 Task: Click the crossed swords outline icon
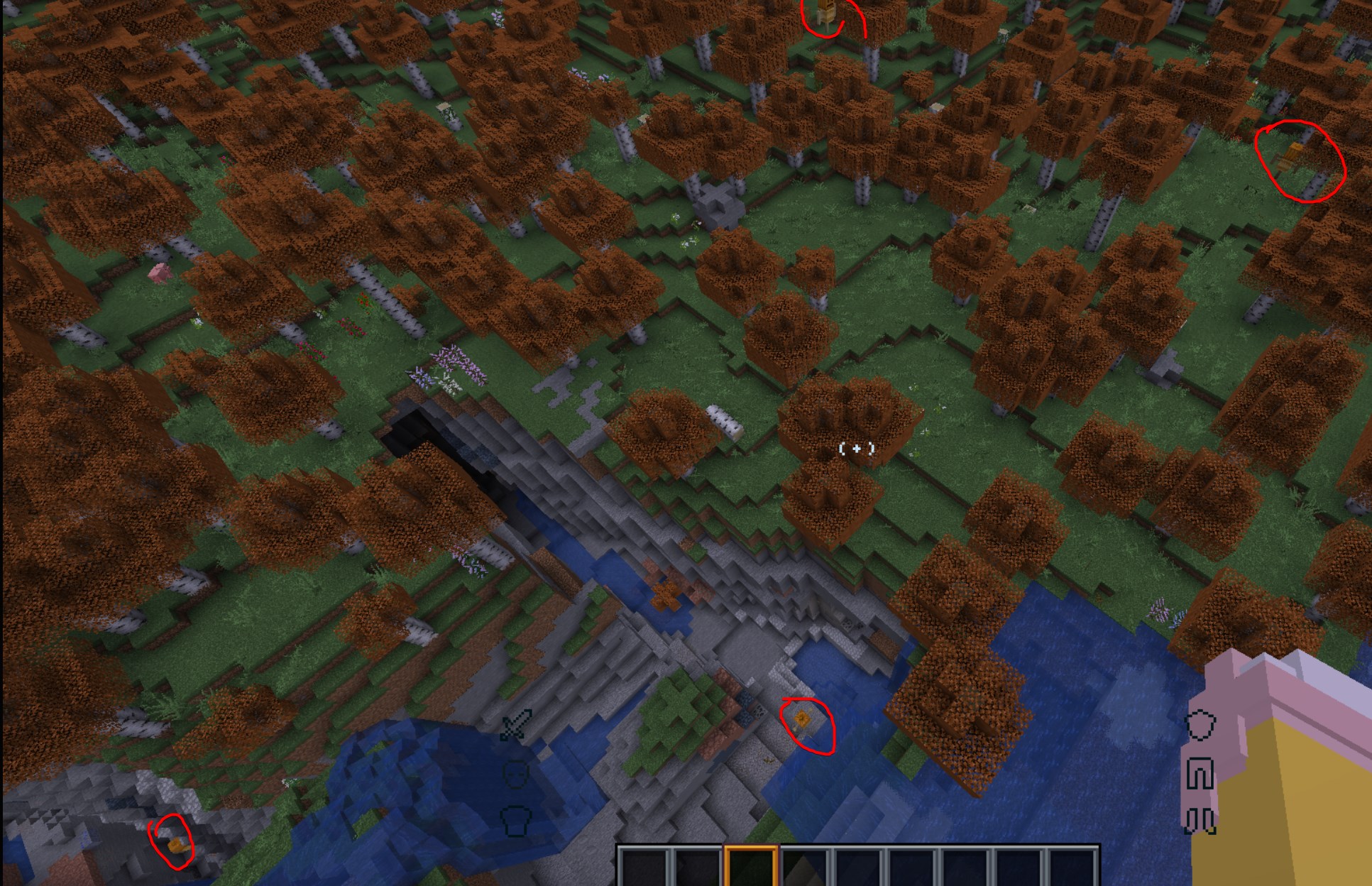tap(514, 726)
